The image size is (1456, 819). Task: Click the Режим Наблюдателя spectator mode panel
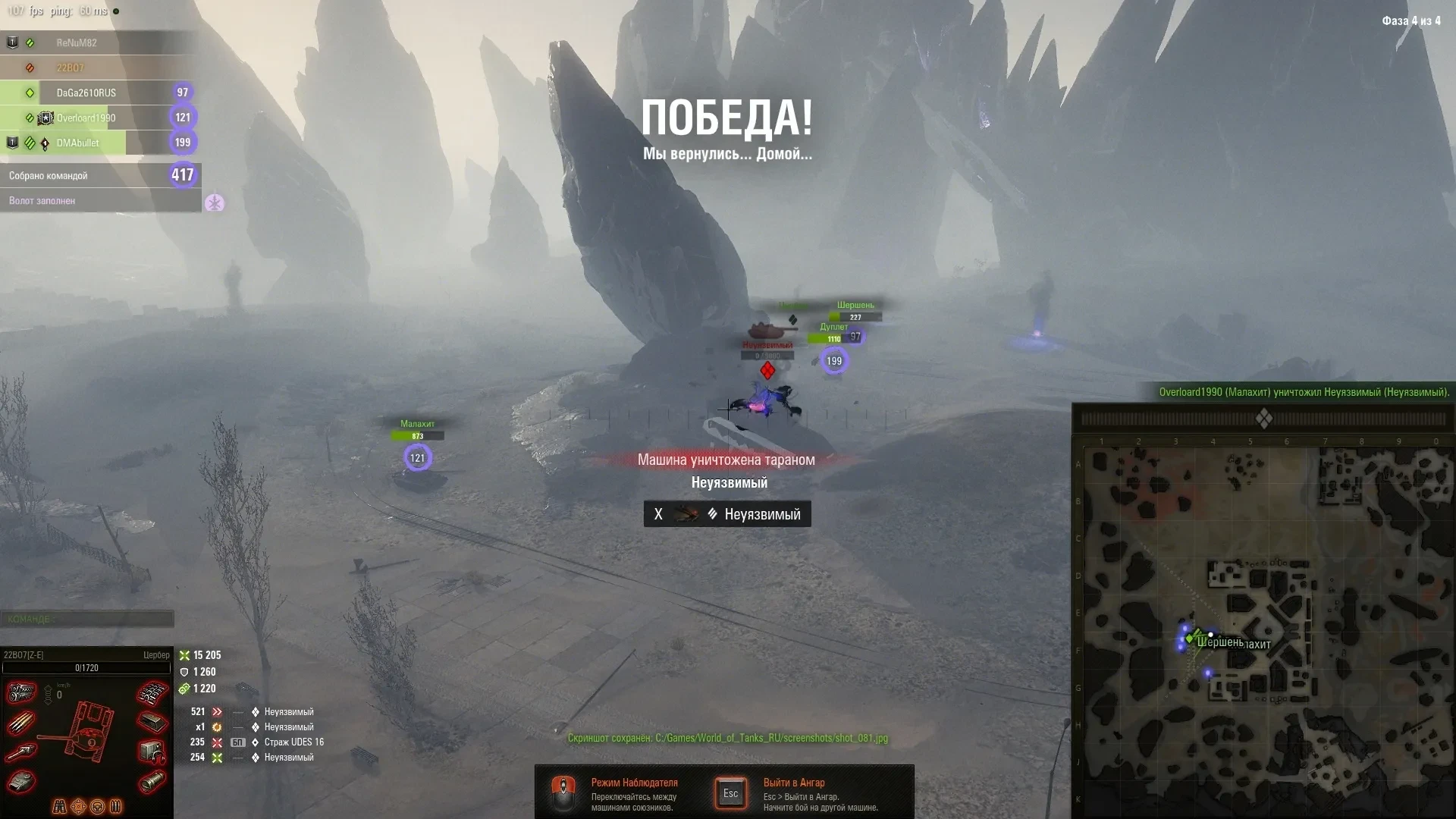618,793
